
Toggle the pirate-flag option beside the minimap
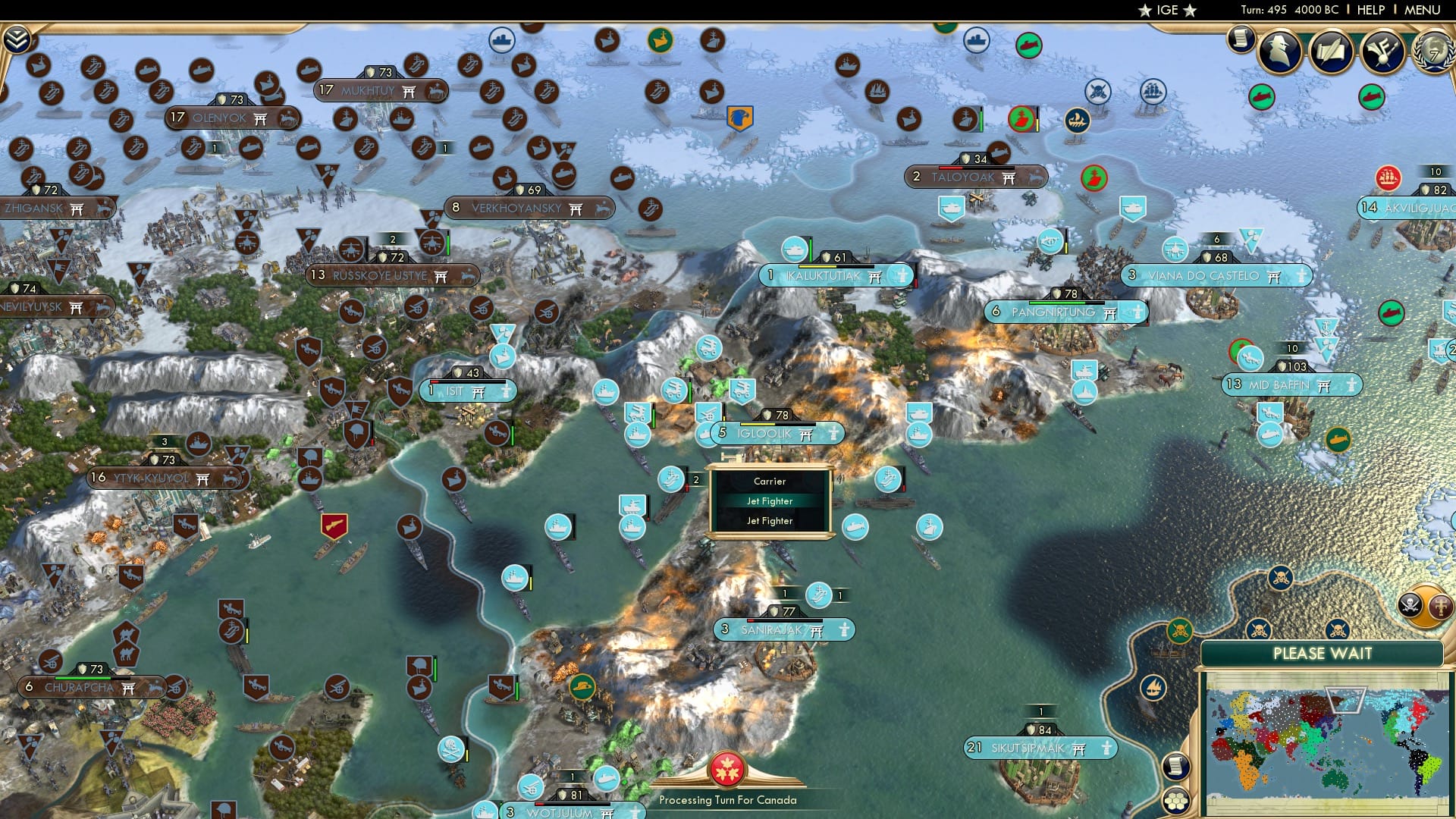coord(1410,604)
